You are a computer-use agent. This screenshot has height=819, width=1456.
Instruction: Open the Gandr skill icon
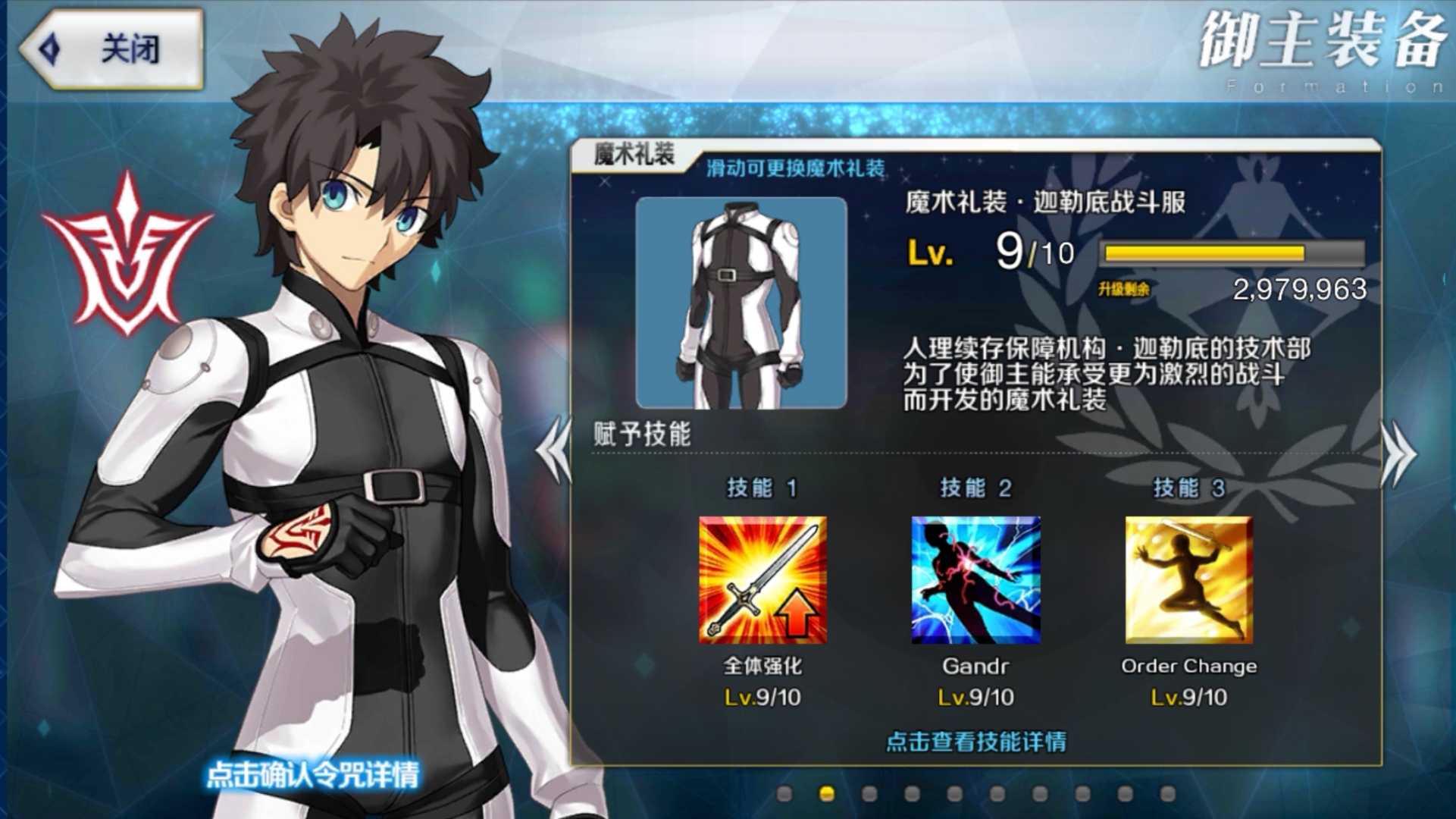point(975,580)
